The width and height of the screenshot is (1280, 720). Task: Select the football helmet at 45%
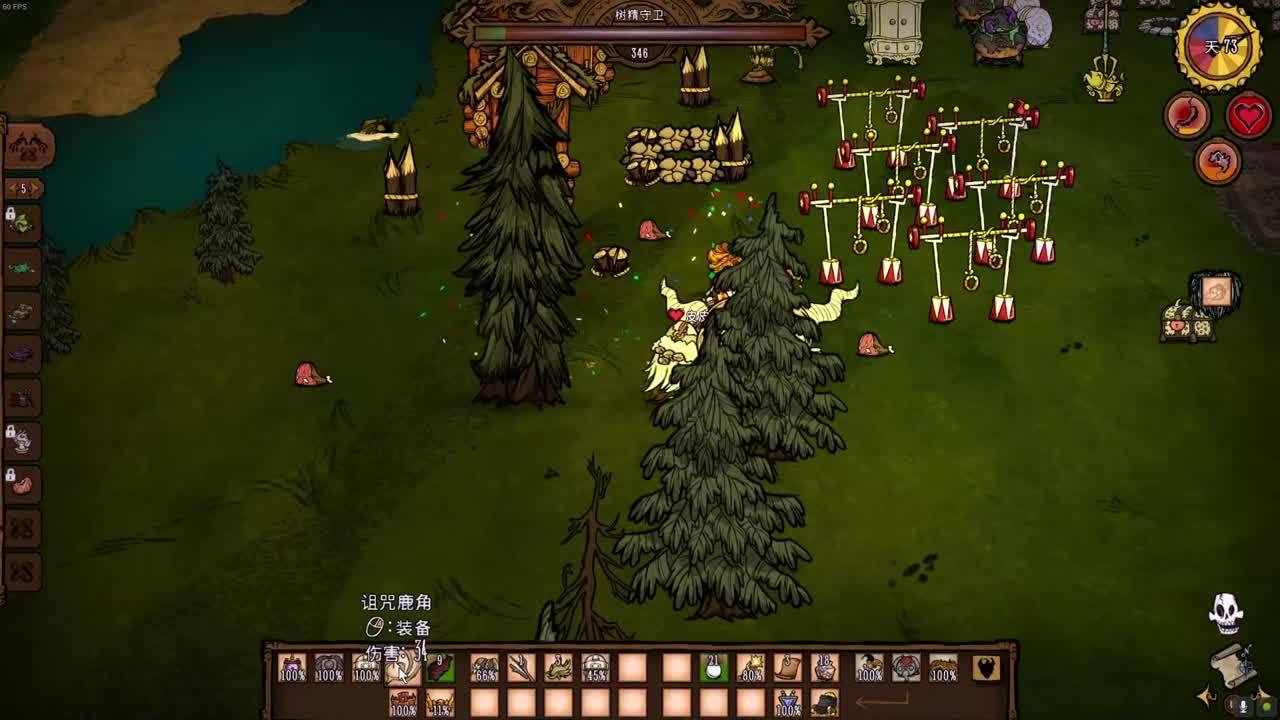596,668
